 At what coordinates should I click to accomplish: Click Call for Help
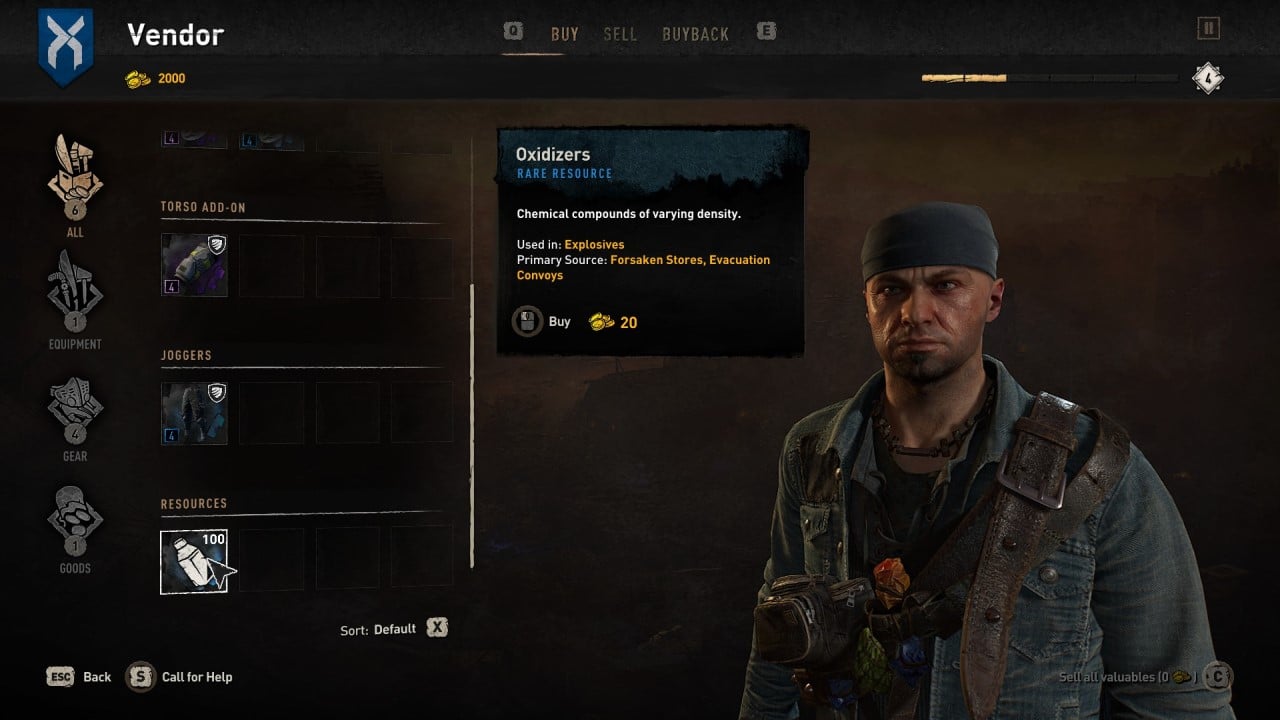[181, 677]
